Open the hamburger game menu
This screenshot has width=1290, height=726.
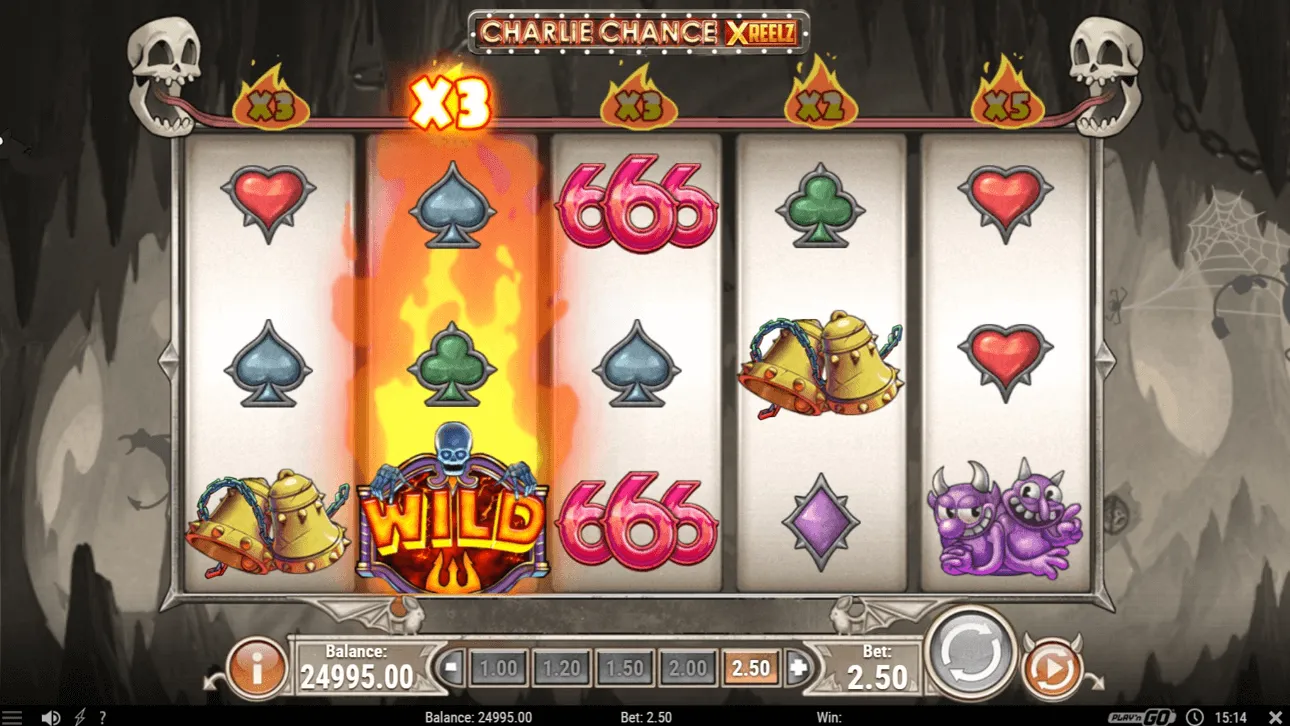coord(12,715)
